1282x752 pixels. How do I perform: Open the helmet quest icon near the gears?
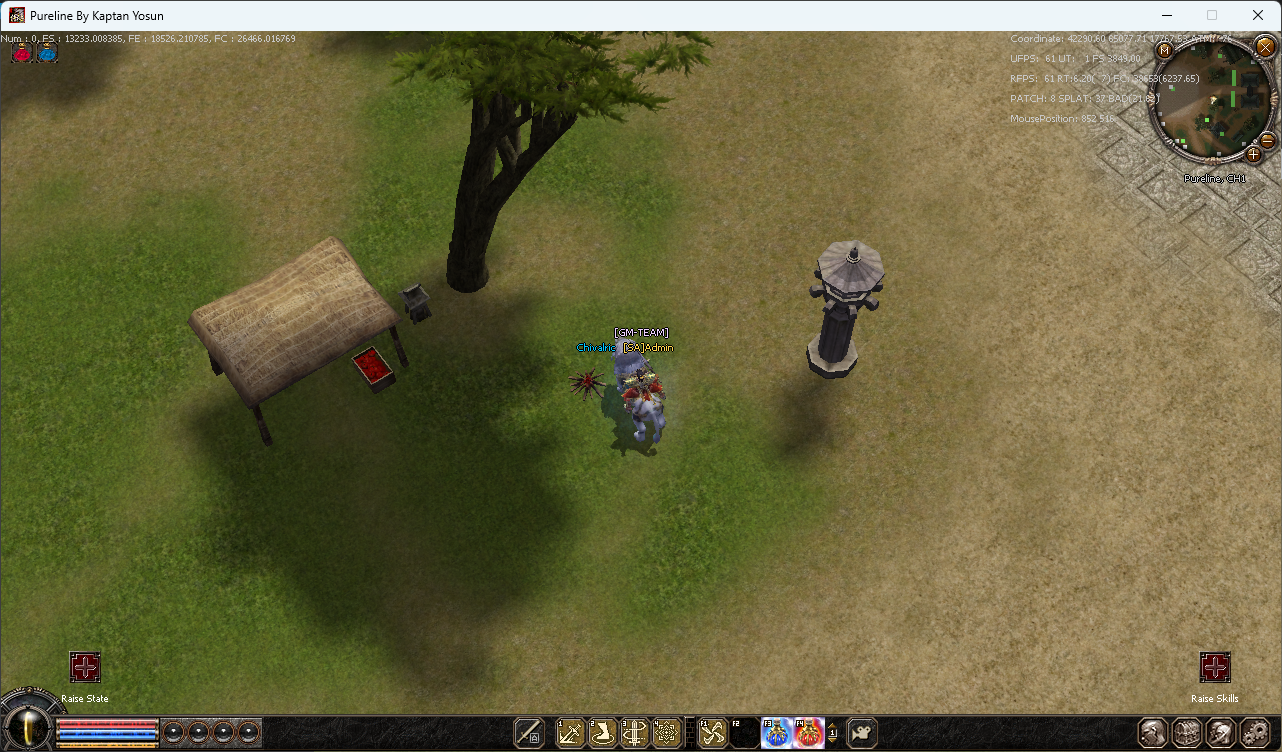[1221, 732]
